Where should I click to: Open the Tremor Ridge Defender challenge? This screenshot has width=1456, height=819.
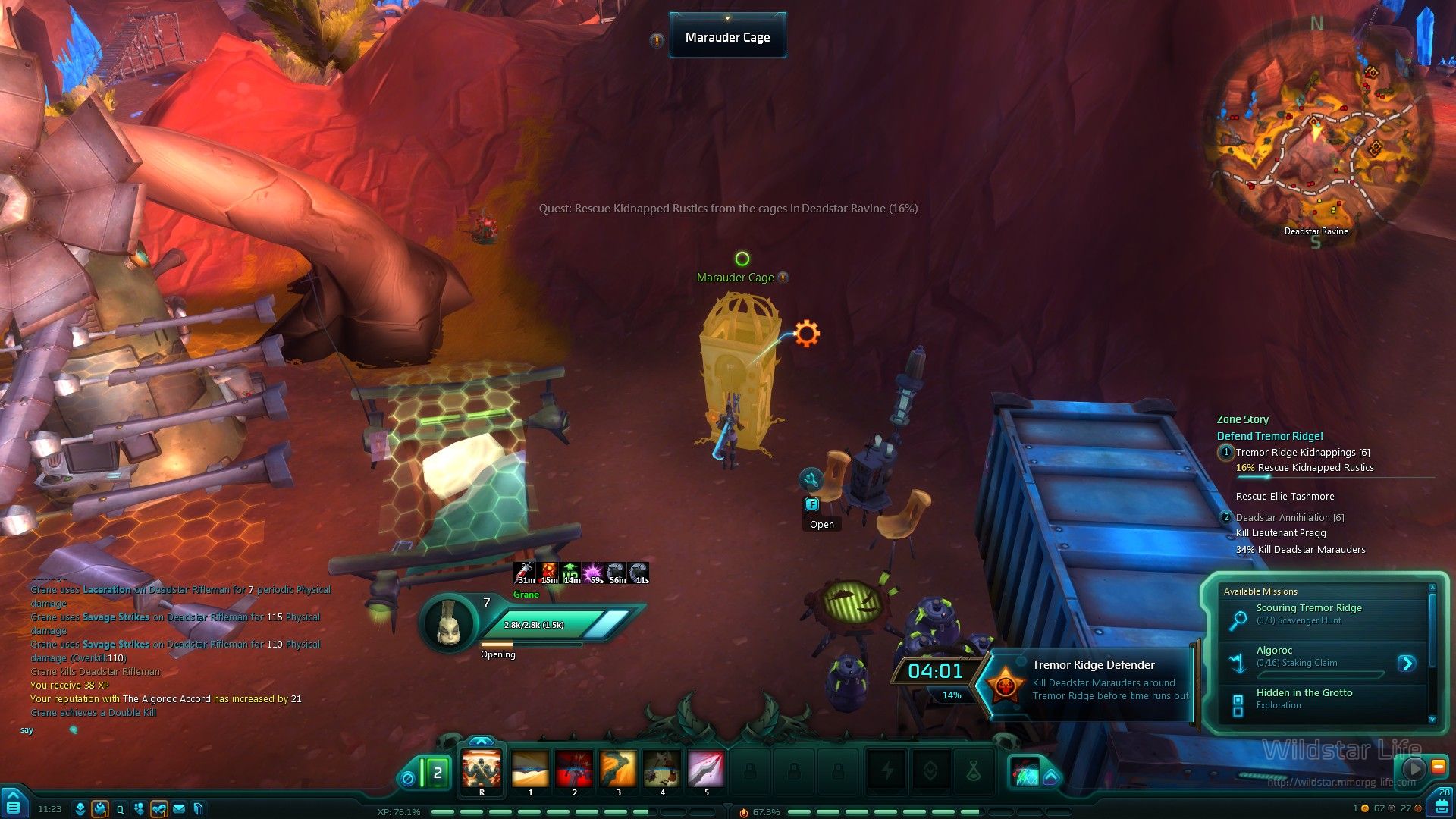(1092, 679)
